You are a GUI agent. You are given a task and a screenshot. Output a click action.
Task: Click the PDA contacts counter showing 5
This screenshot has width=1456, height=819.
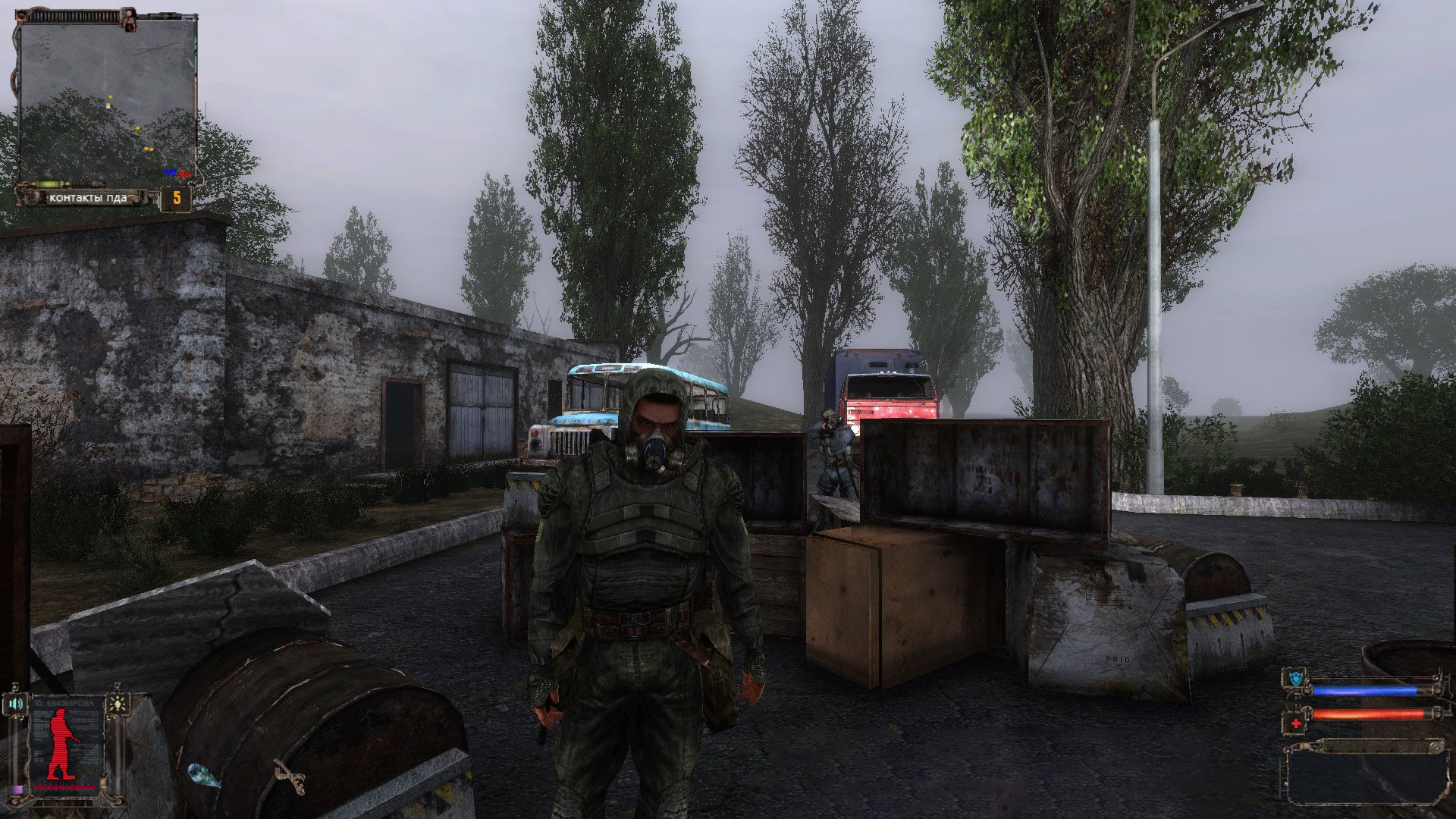176,199
